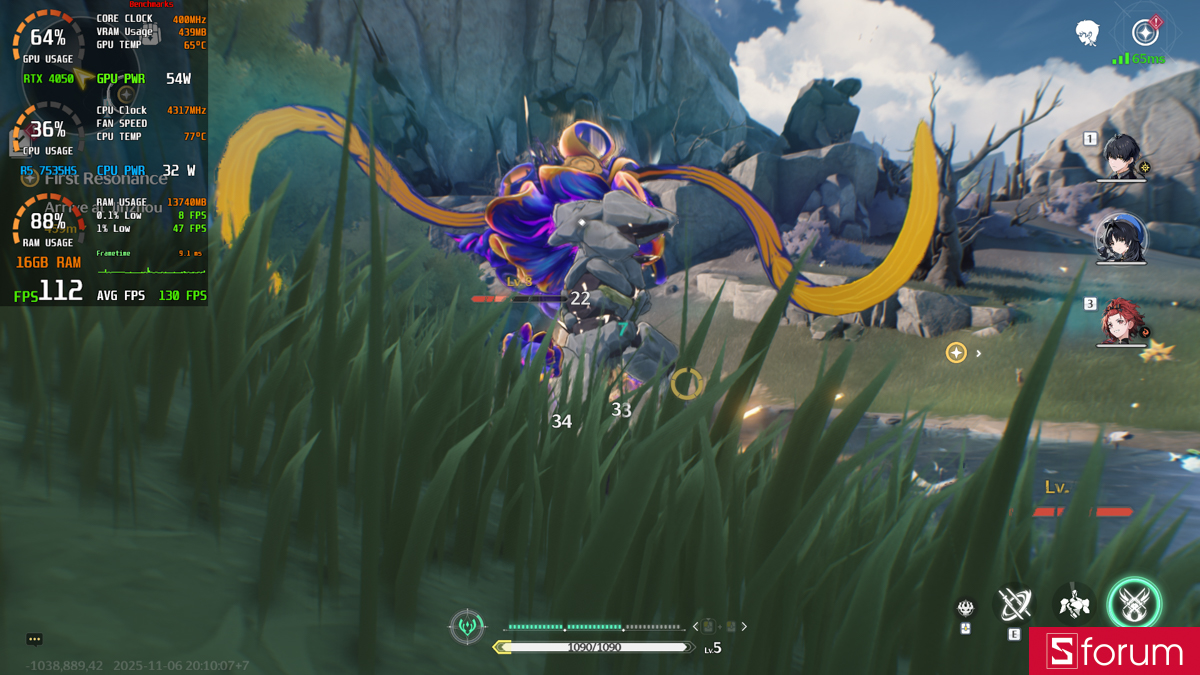Click the green forte circuit emblem

468,627
